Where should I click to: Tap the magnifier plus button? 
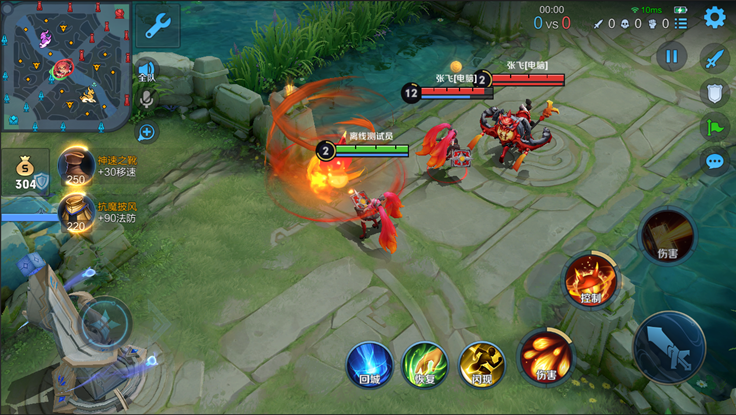[x=147, y=131]
